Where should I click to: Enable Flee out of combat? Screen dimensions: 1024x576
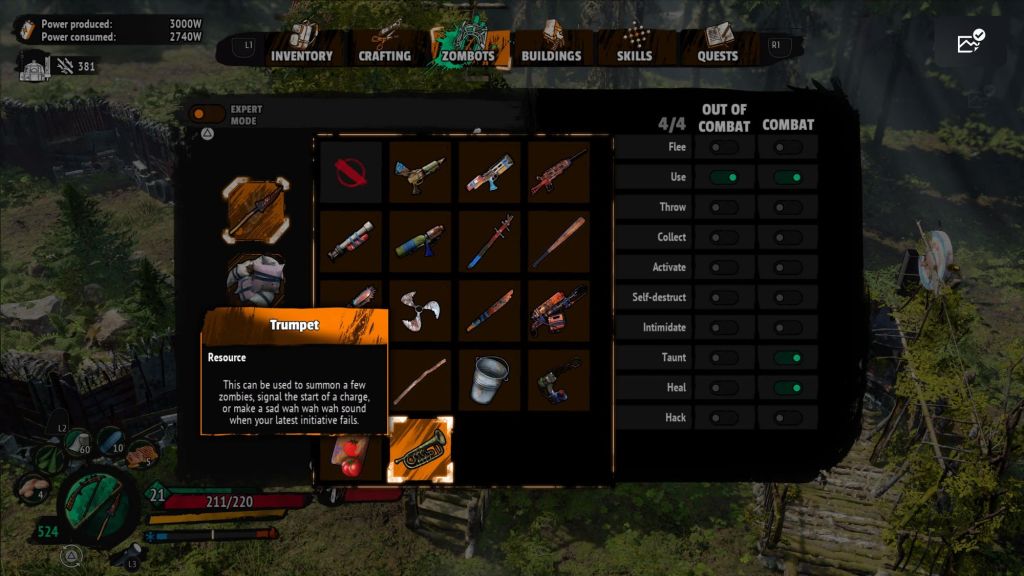coord(724,147)
